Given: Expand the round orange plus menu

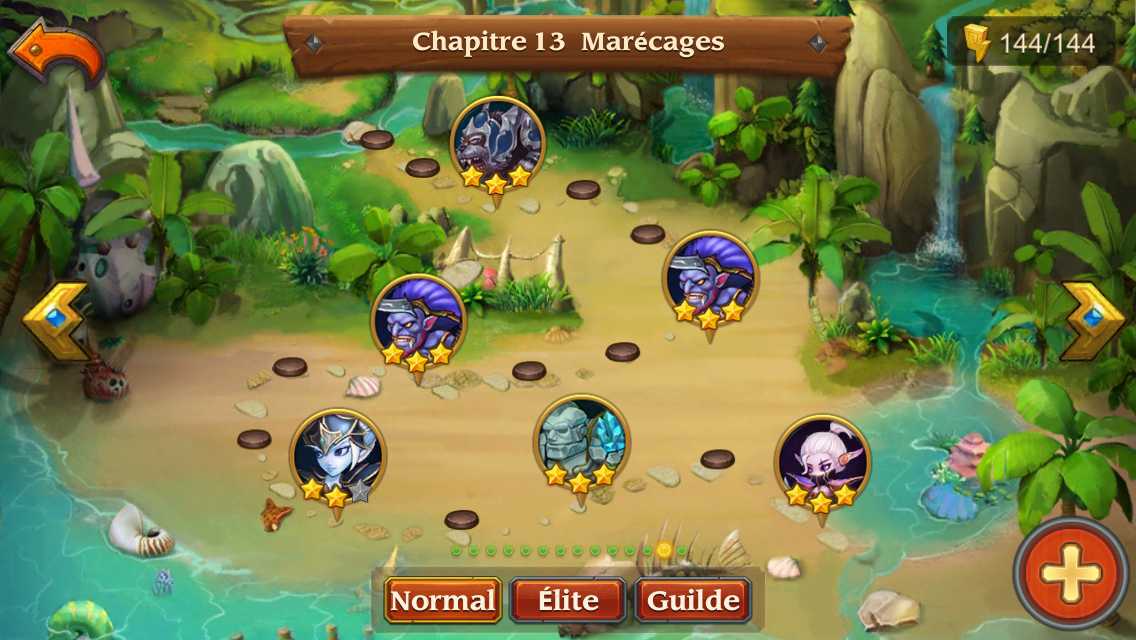Looking at the screenshot, I should (1070, 573).
